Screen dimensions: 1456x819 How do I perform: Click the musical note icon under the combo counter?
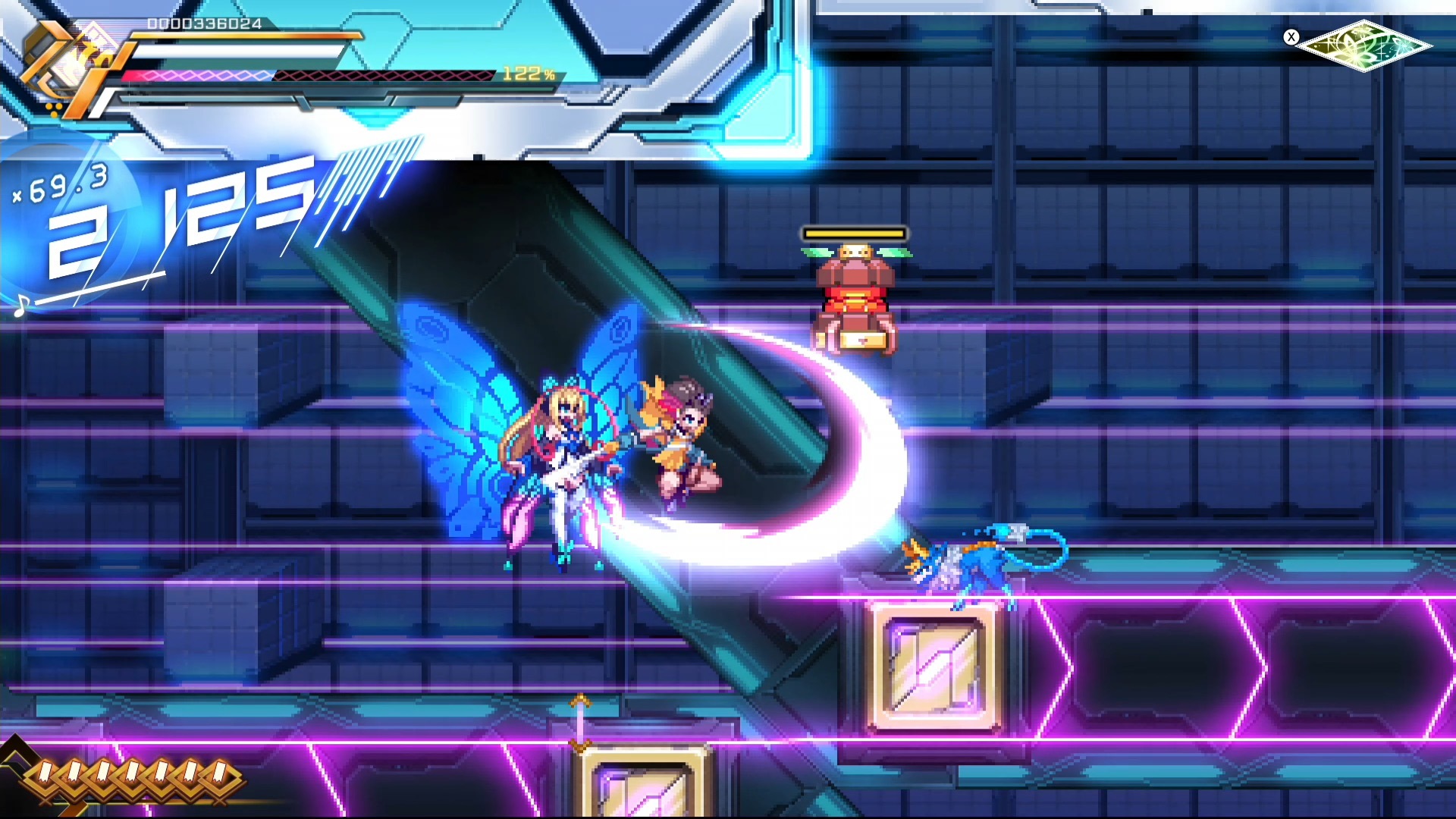coord(23,303)
